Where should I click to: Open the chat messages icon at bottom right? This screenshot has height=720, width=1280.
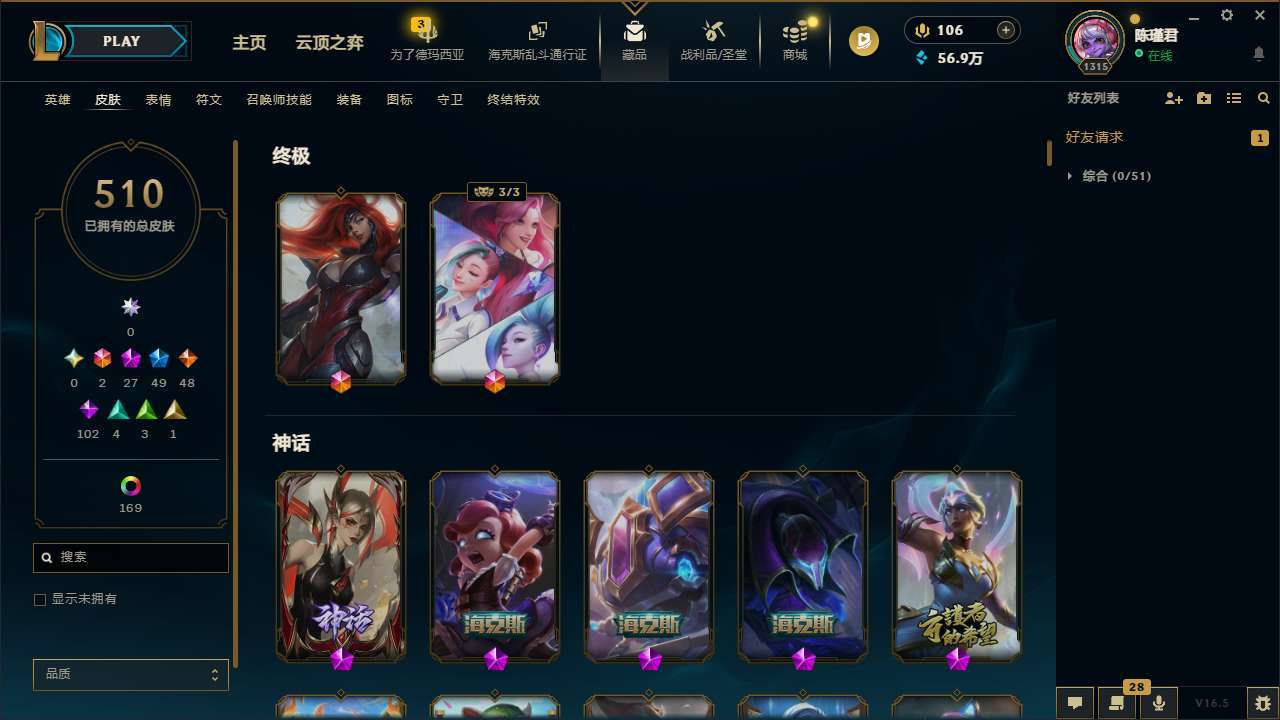(1074, 703)
